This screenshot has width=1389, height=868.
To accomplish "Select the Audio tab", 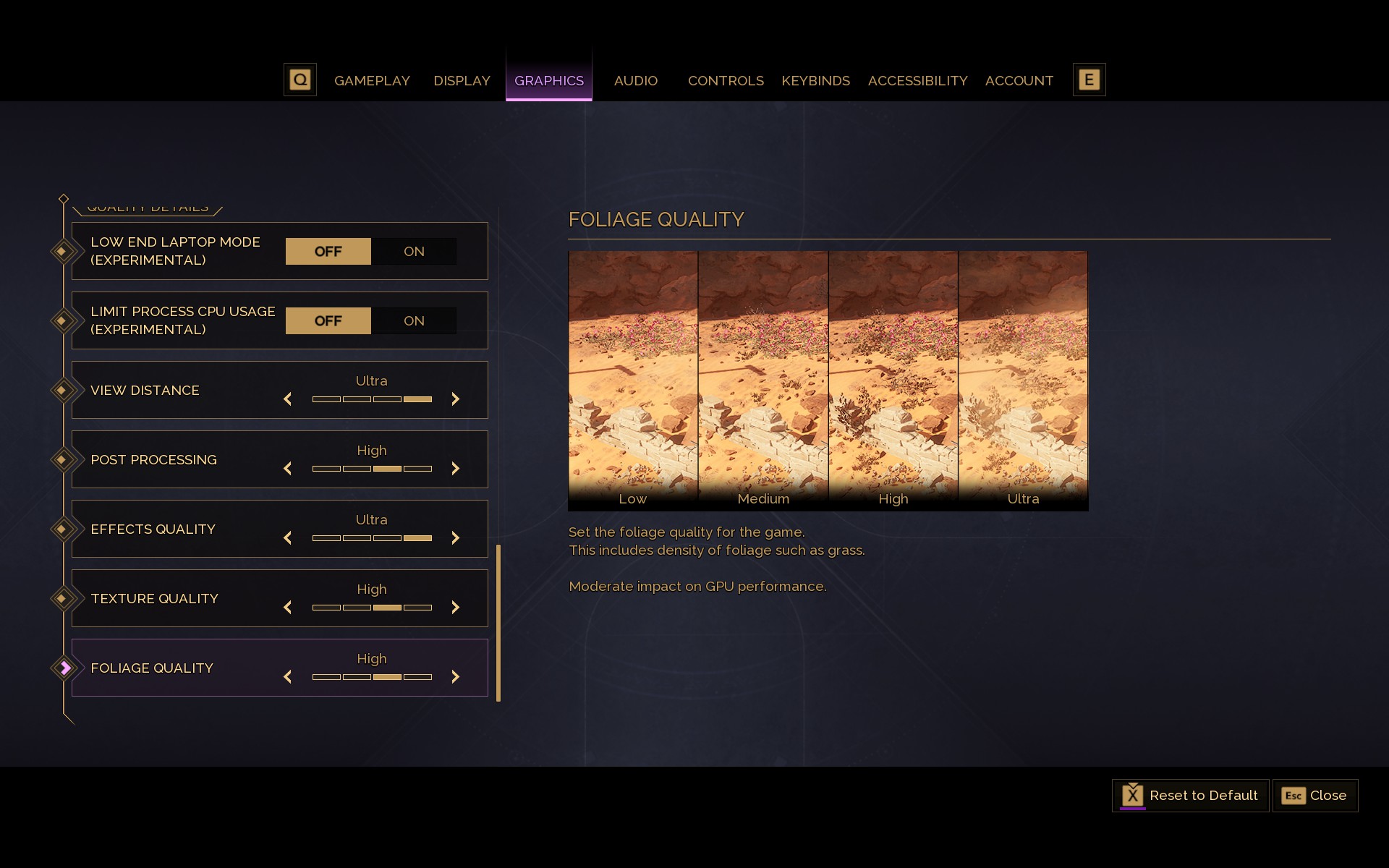I will [x=635, y=80].
